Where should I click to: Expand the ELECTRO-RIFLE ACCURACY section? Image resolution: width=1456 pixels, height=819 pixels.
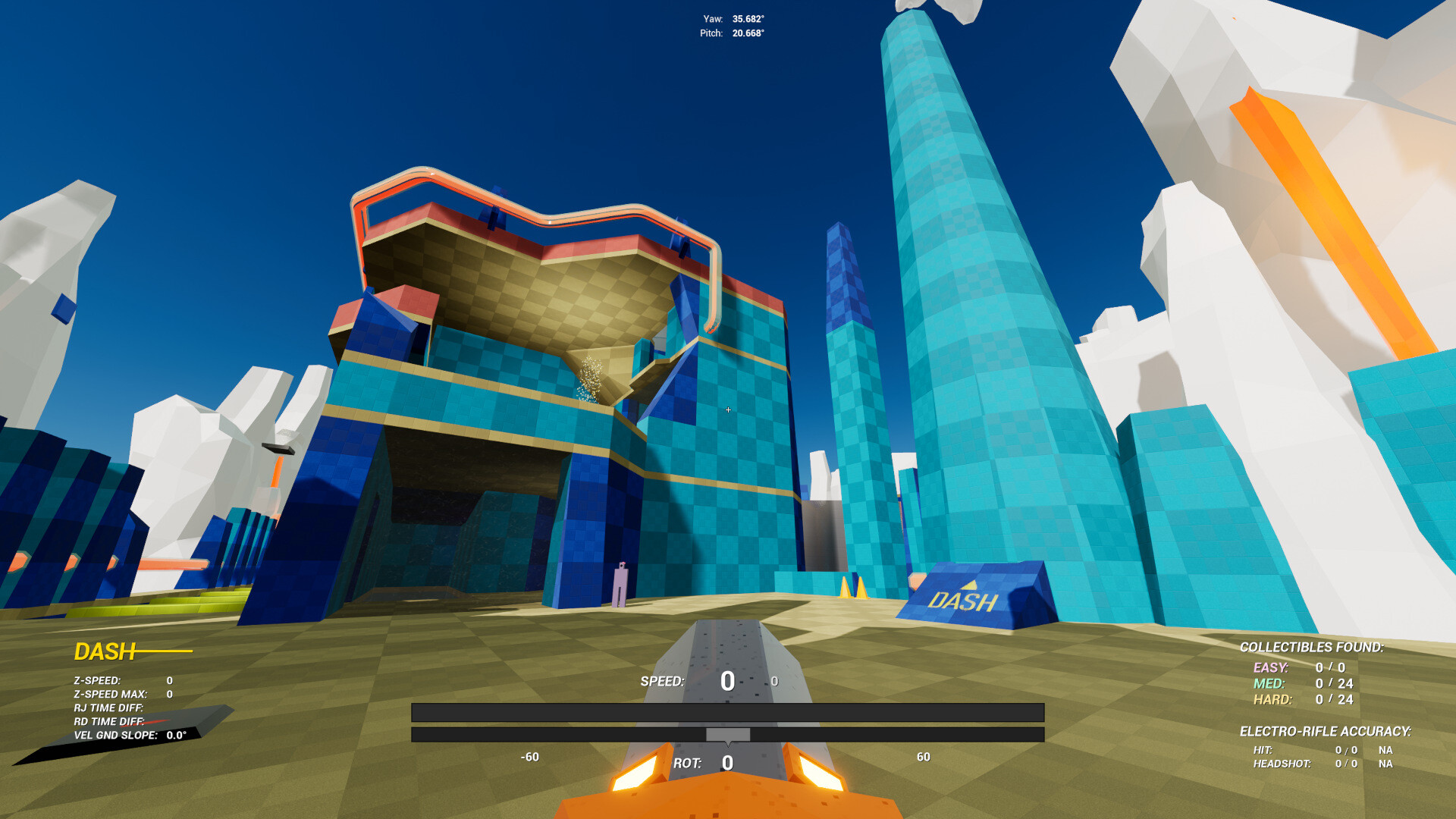(1327, 732)
